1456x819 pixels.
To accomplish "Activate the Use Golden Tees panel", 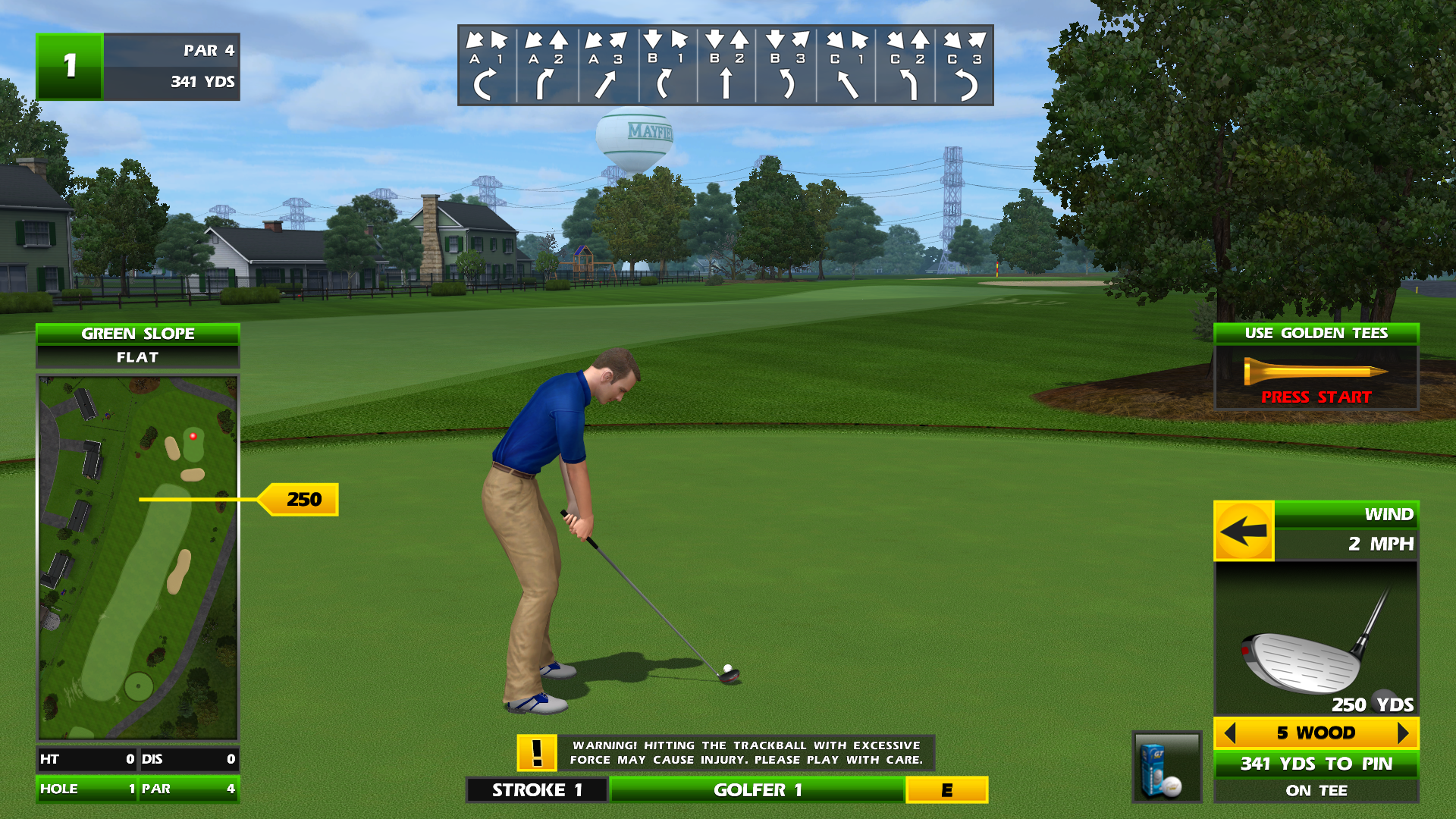I will coord(1316,368).
